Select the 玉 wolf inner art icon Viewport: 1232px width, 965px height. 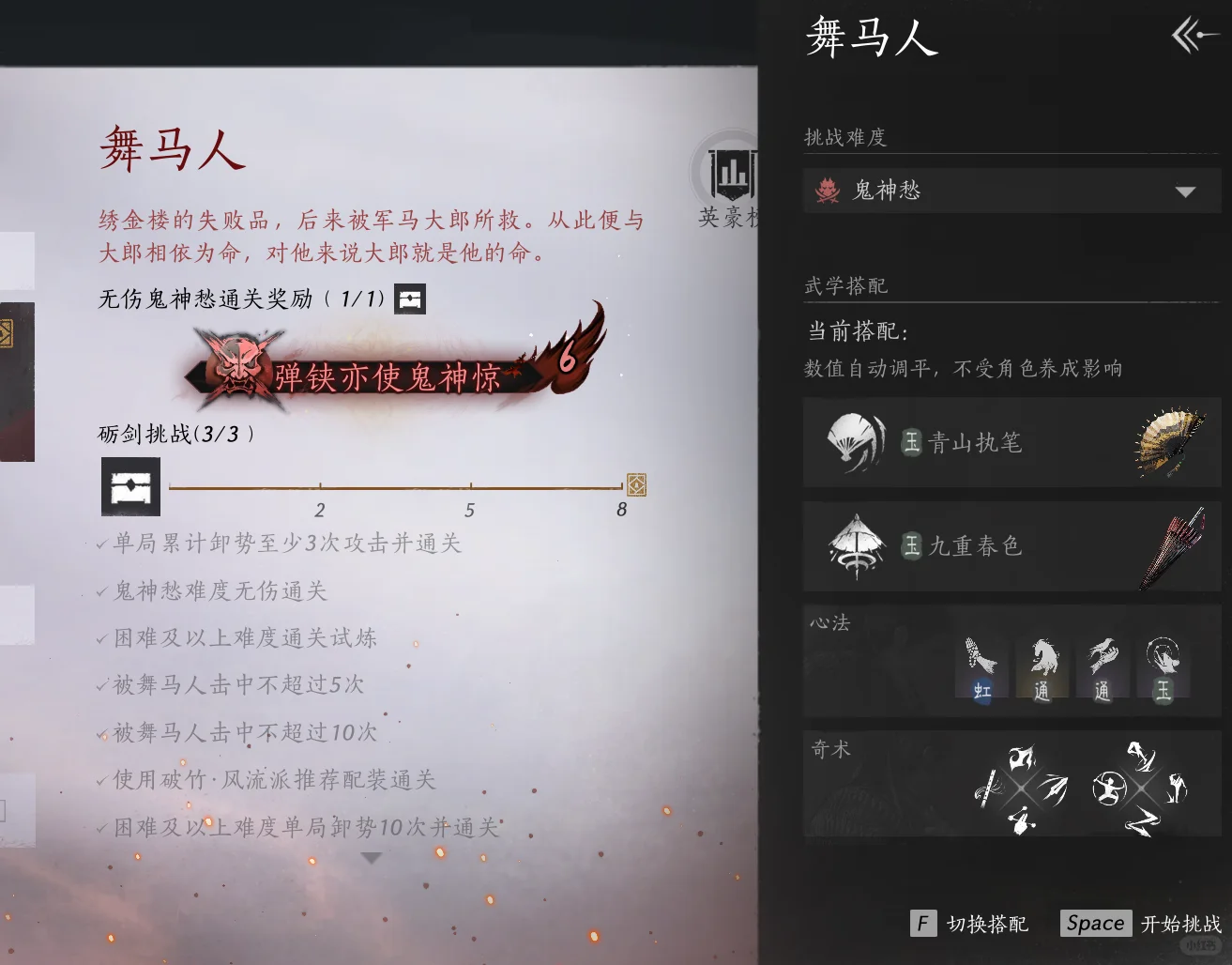(x=1163, y=668)
